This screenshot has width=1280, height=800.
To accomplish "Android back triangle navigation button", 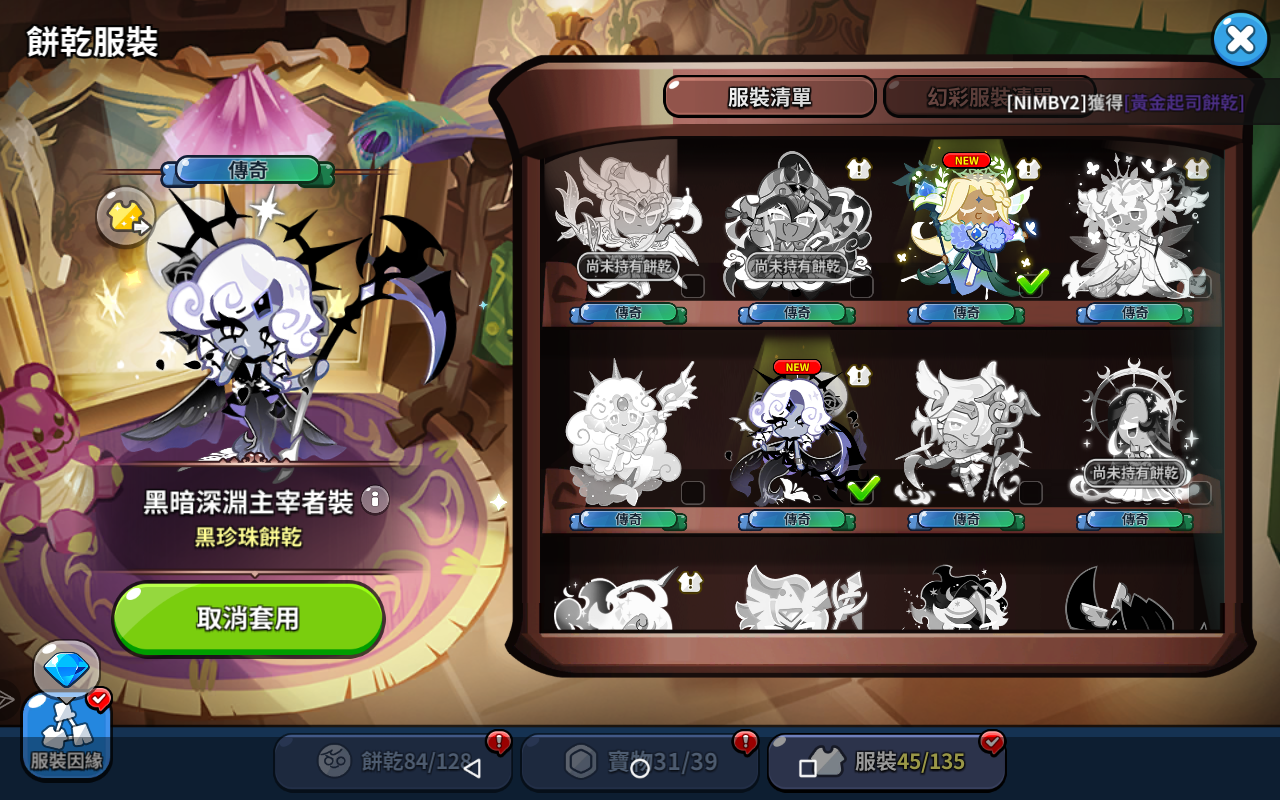I will coord(472,768).
